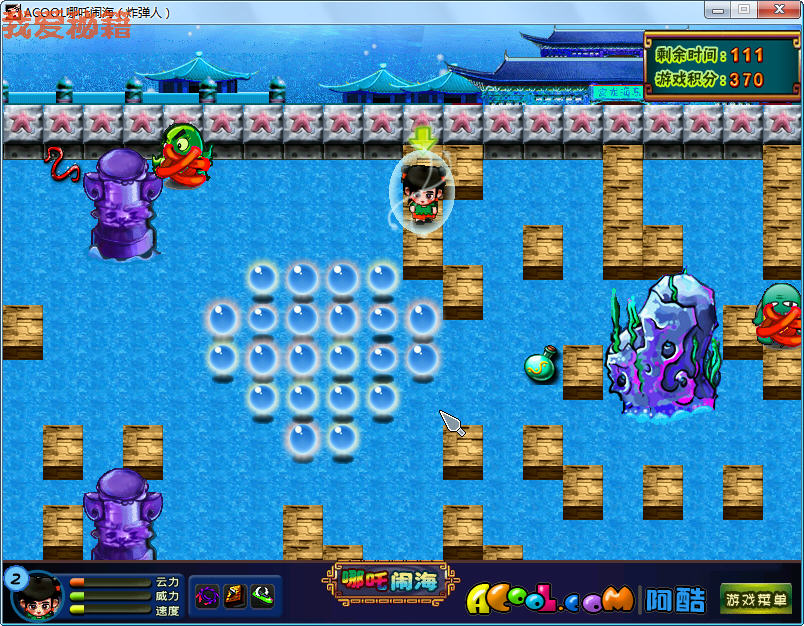Open the 游戏菜单 game menu
The image size is (804, 626).
point(756,600)
